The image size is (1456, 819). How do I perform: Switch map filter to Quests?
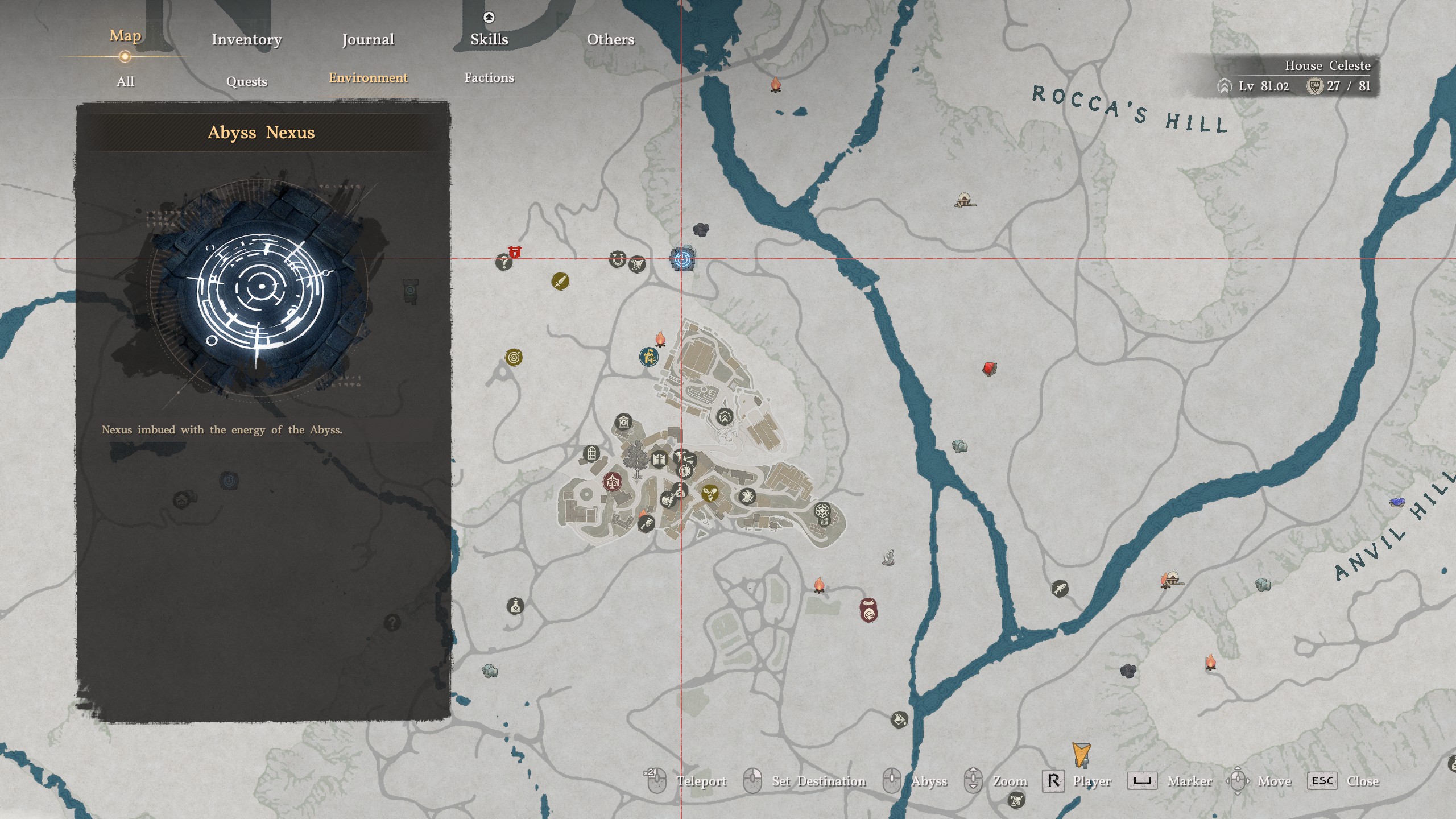247,81
